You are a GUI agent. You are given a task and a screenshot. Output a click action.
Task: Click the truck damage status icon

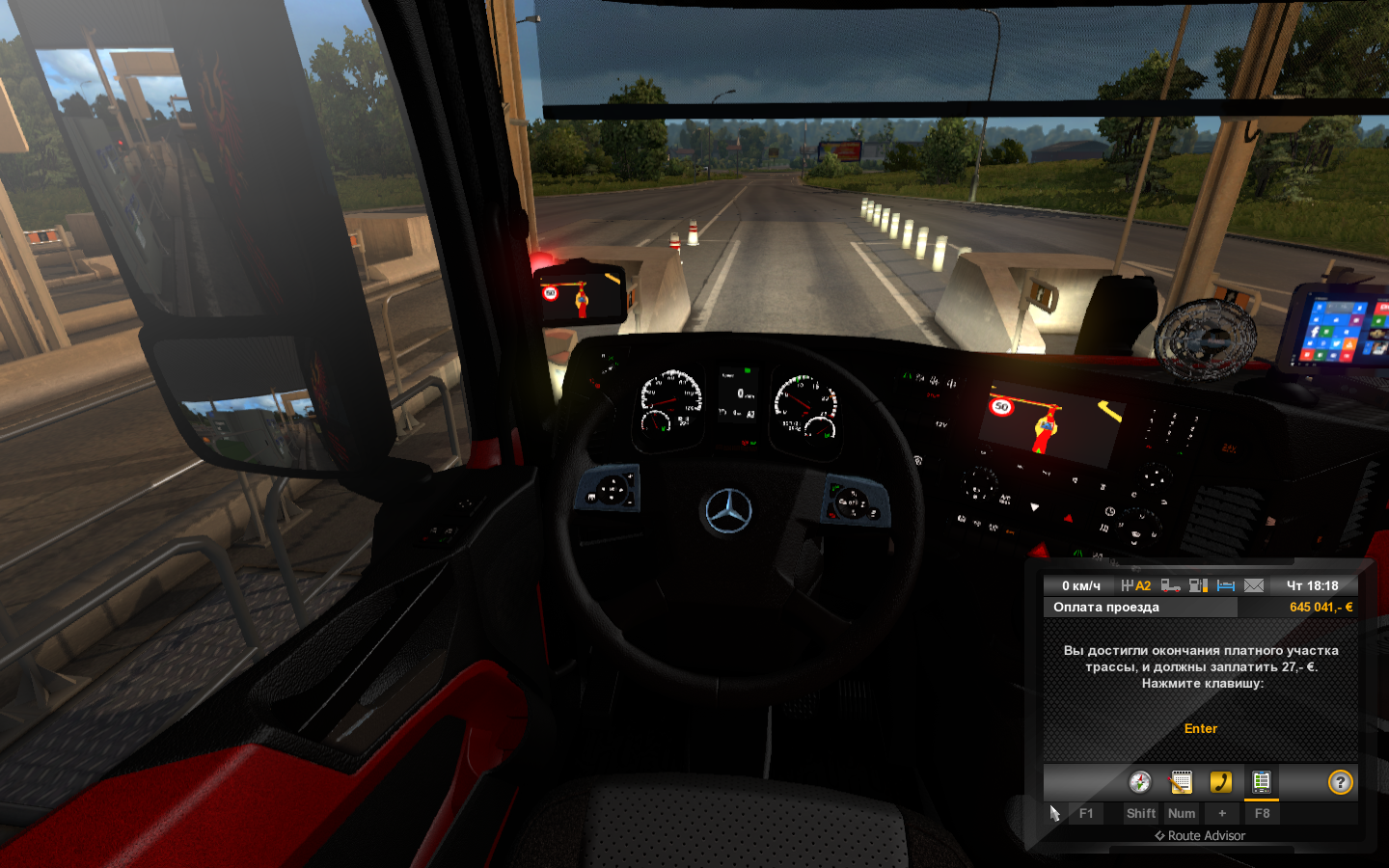(x=1171, y=585)
